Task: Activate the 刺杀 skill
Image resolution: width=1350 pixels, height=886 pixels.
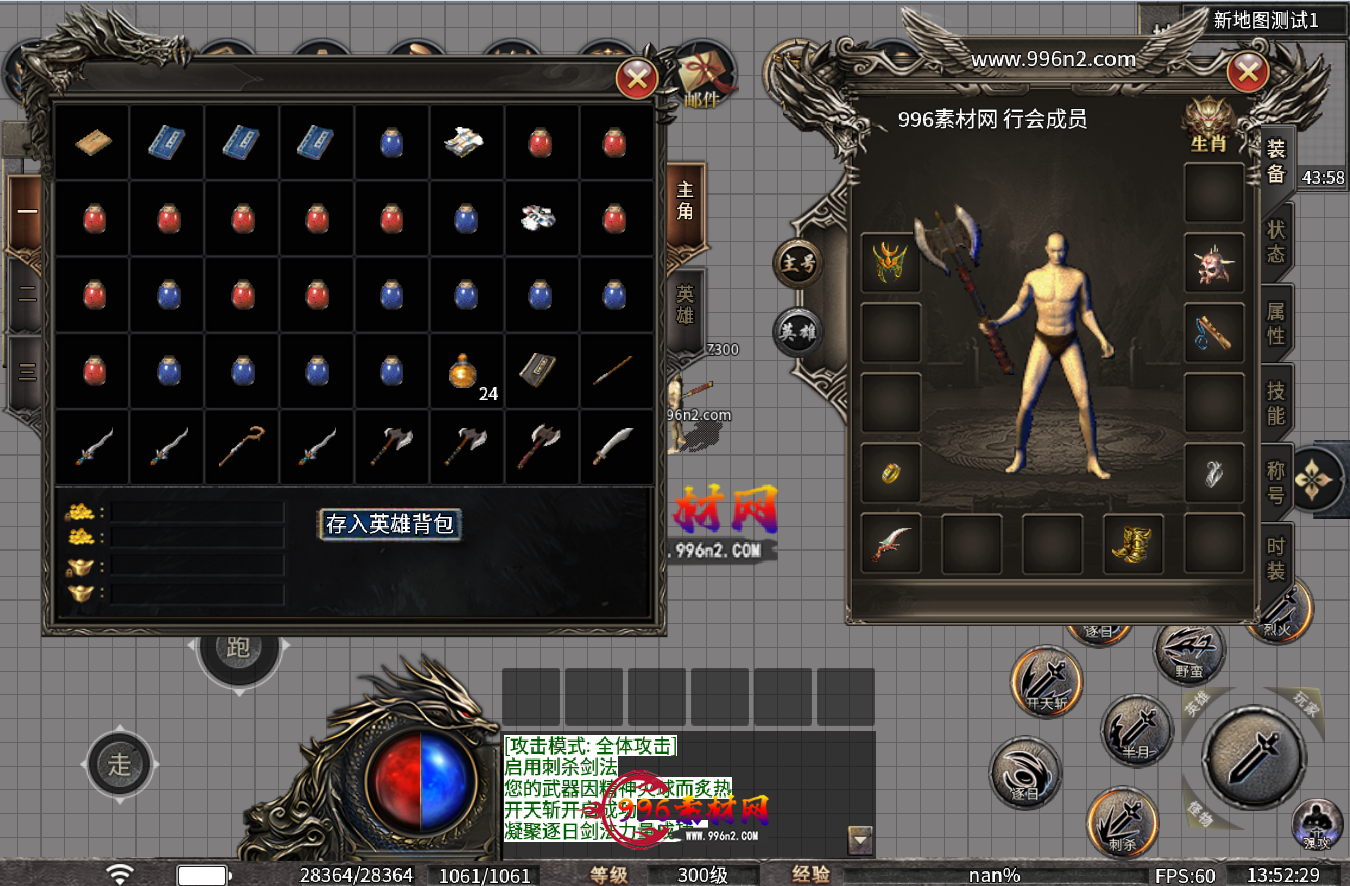Action: pyautogui.click(x=1122, y=822)
